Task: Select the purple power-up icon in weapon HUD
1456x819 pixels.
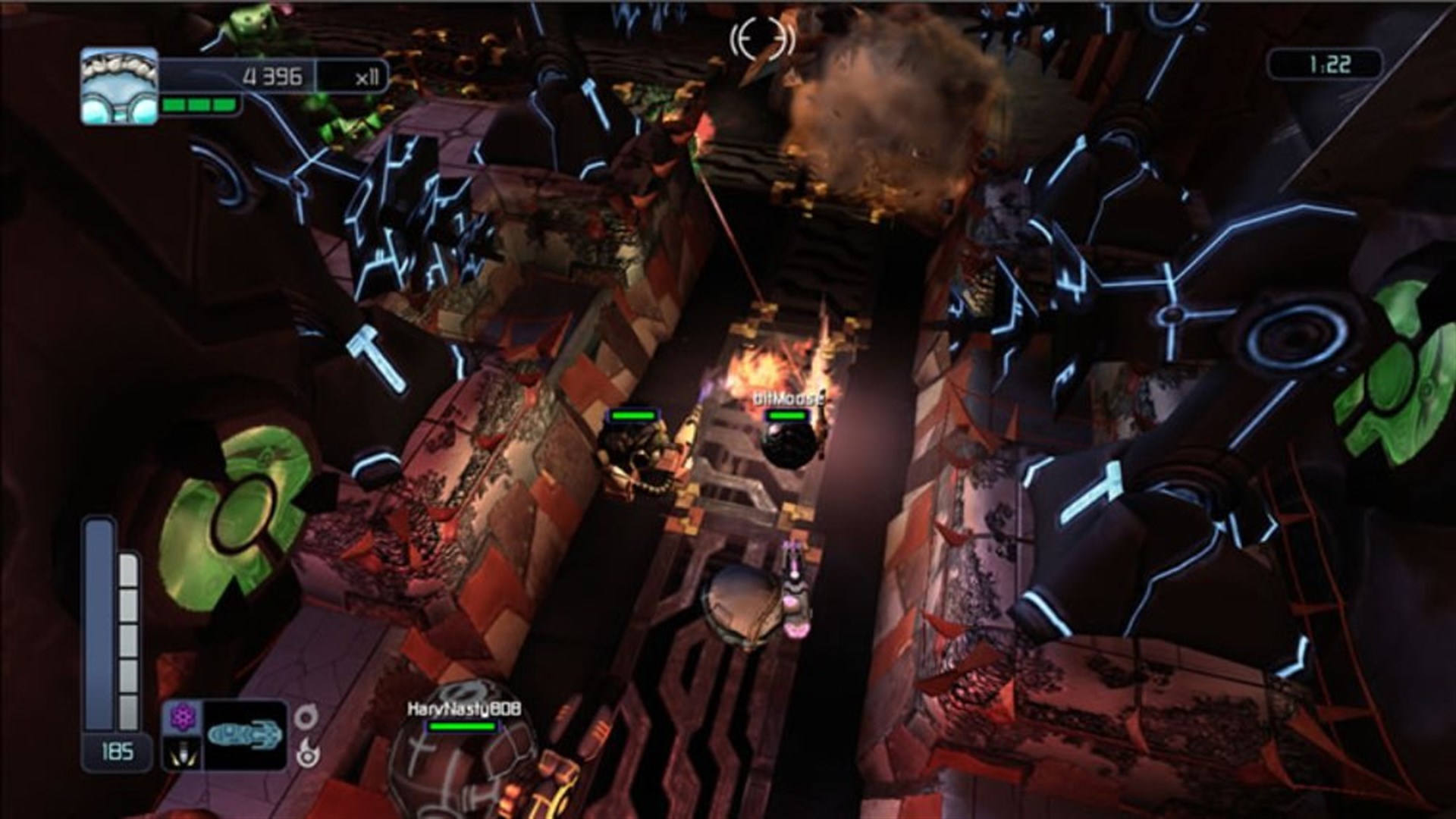Action: pos(182,717)
